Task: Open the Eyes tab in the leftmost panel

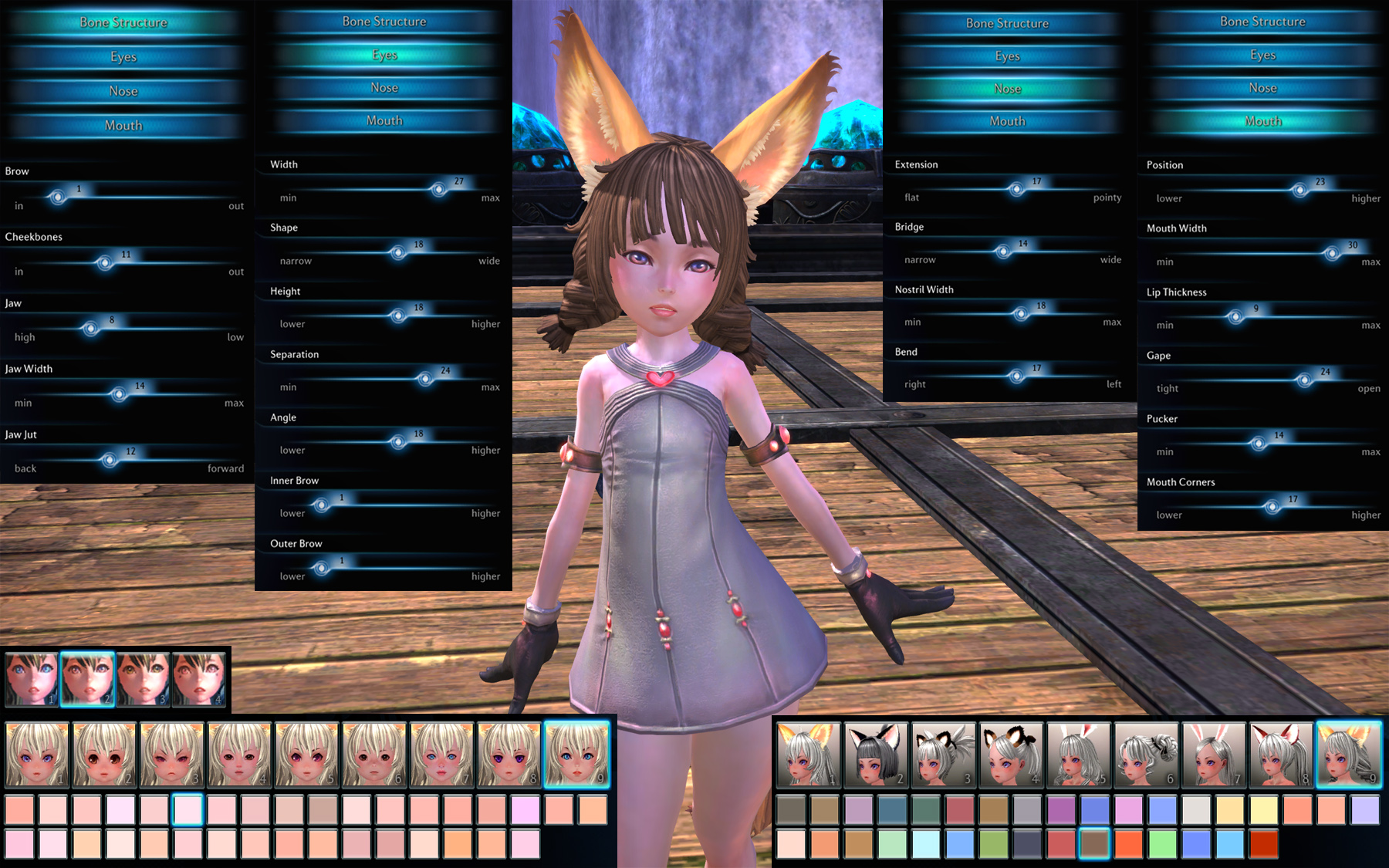Action: click(123, 56)
